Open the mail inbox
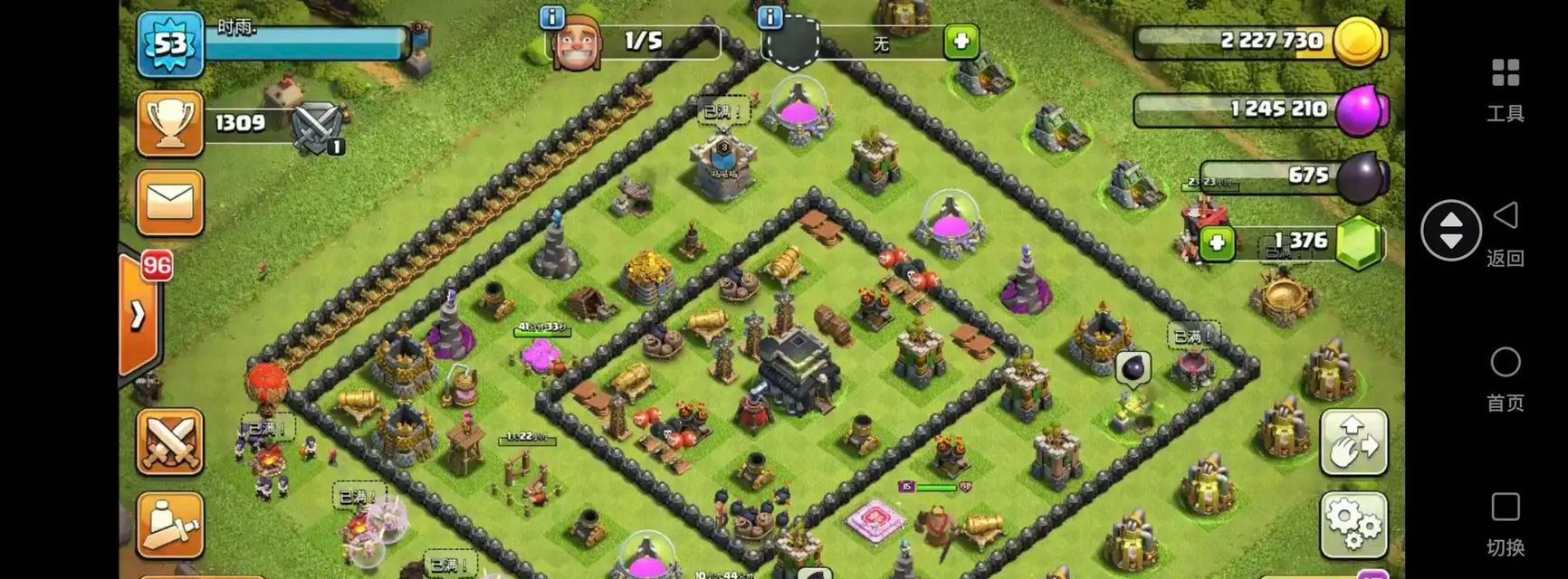This screenshot has width=1568, height=579. [x=170, y=202]
